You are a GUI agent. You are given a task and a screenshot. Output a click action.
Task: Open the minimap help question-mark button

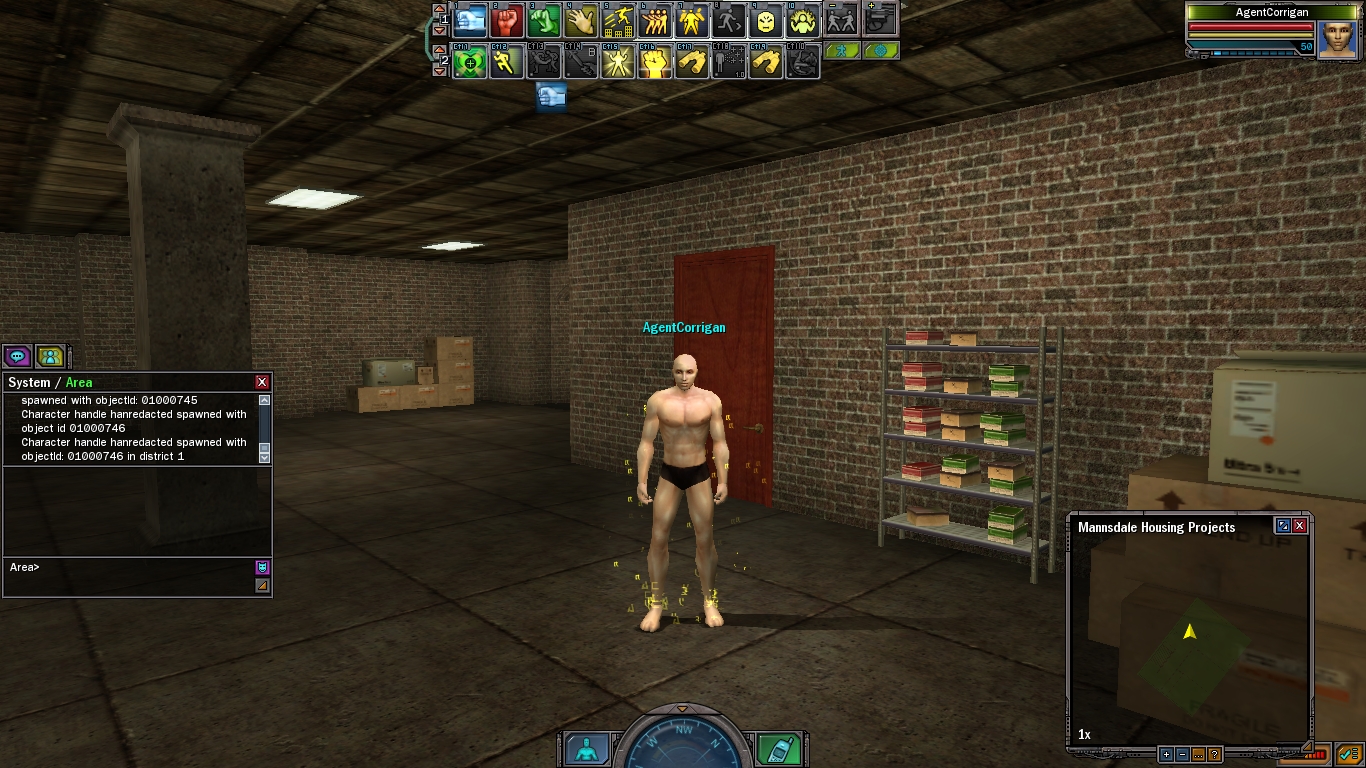[1215, 755]
